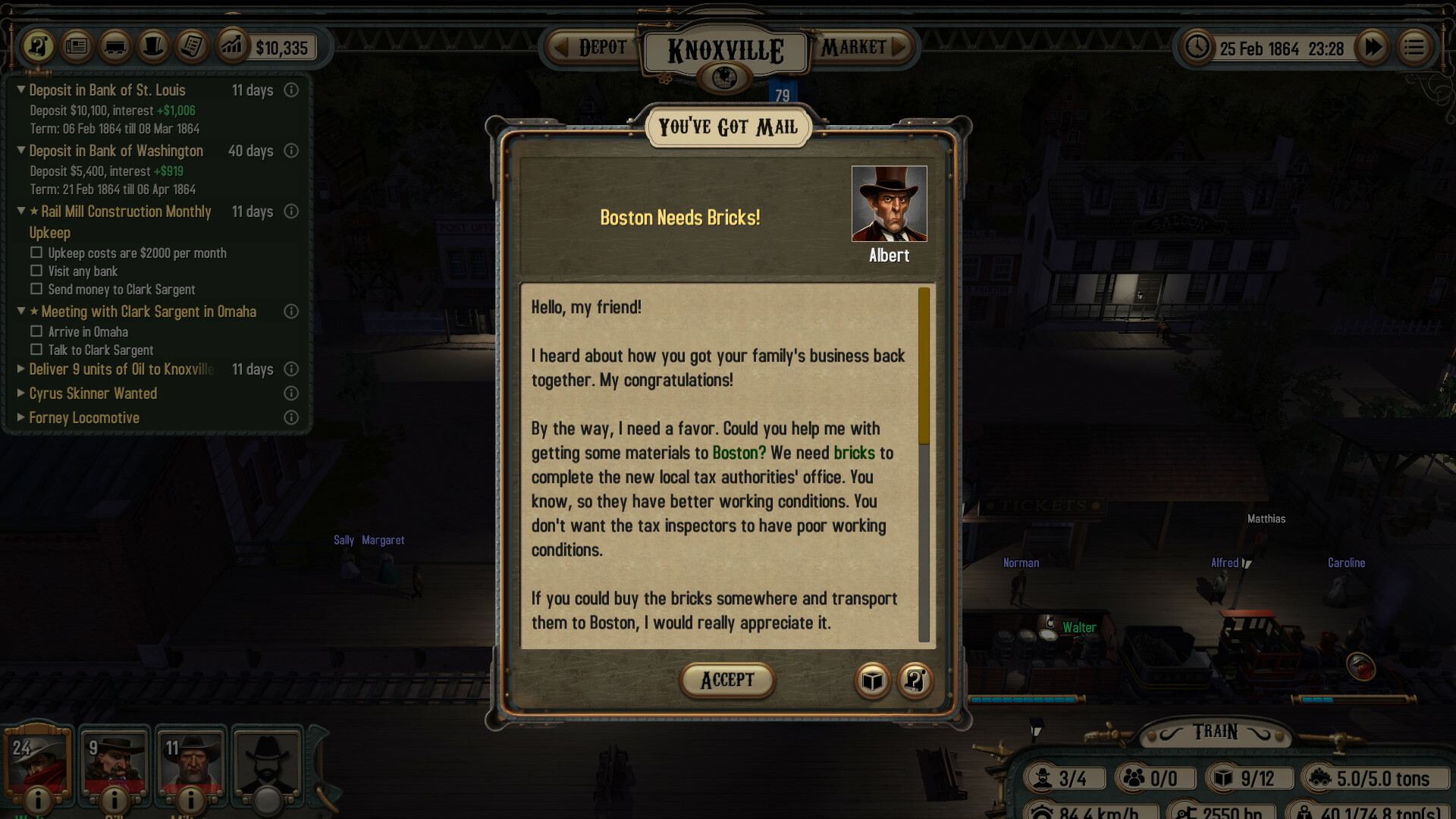This screenshot has height=819, width=1456.
Task: Click the quest scroll icon next to Accept
Action: point(915,681)
